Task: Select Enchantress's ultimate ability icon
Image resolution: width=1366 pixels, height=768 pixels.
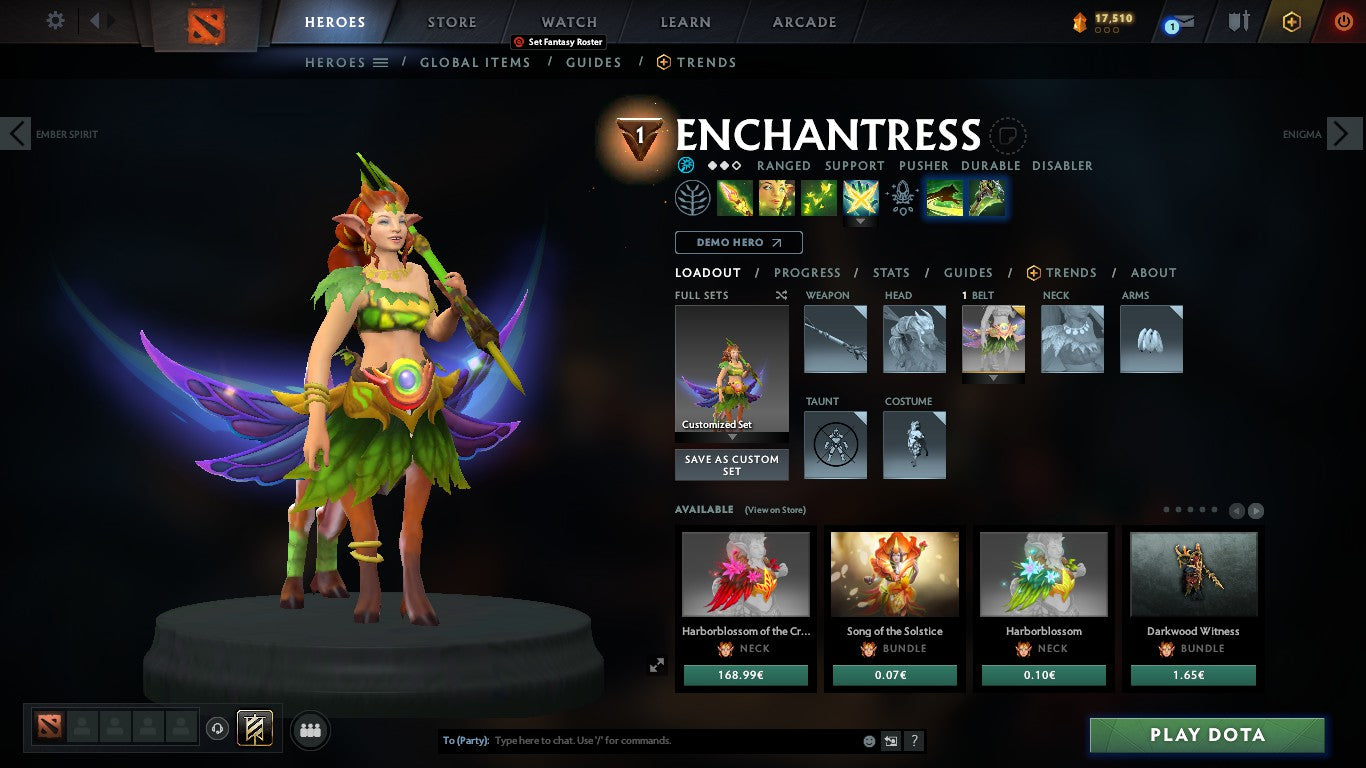Action: pyautogui.click(x=860, y=197)
